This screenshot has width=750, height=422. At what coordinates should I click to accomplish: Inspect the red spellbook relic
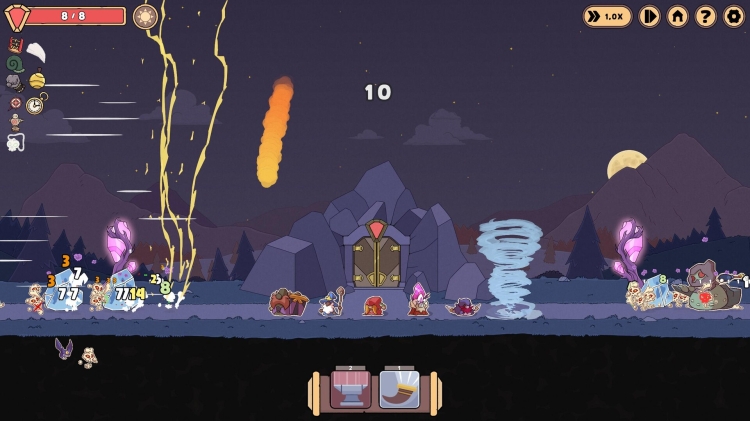pyautogui.click(x=15, y=44)
